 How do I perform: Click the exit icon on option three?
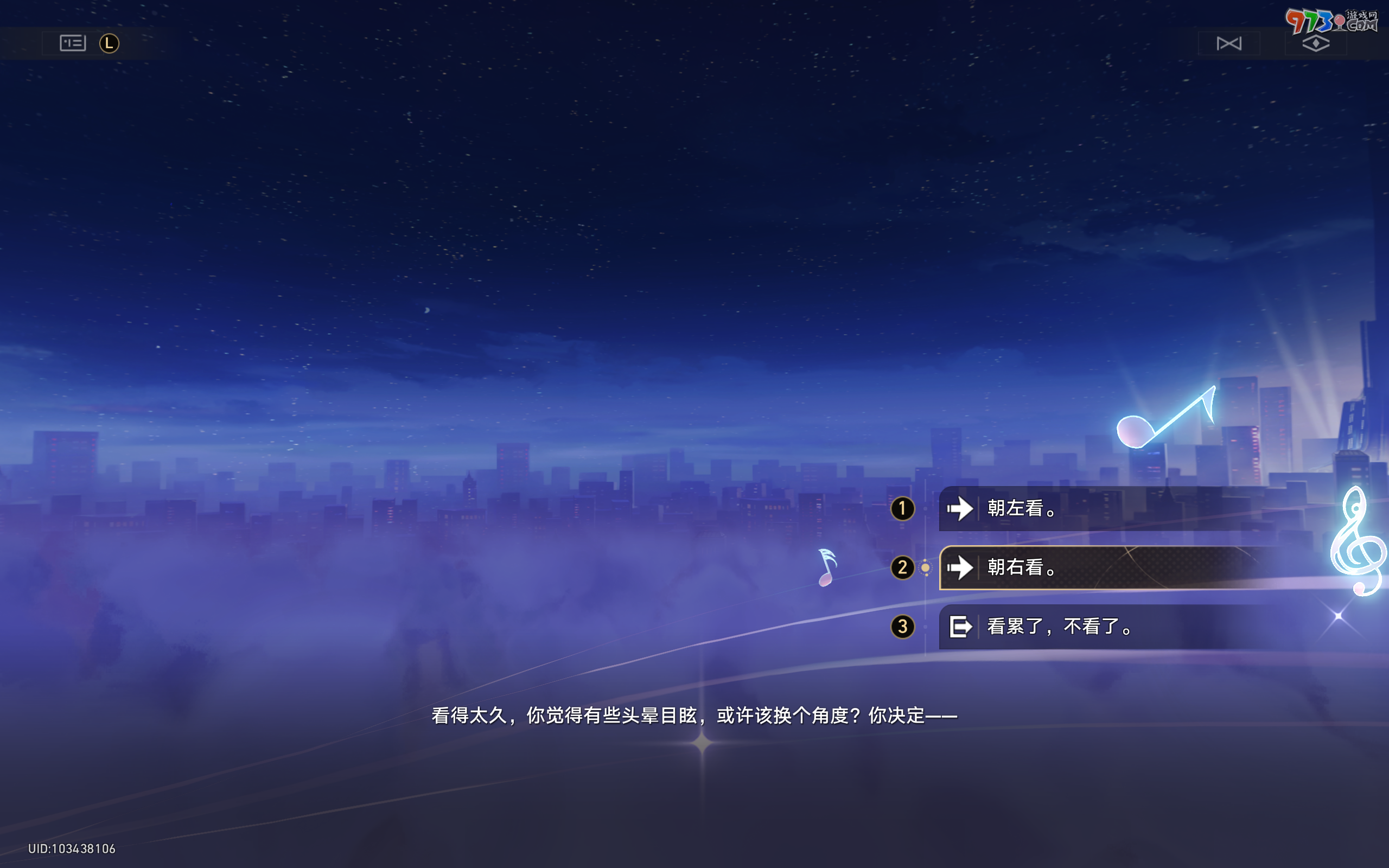(x=959, y=627)
